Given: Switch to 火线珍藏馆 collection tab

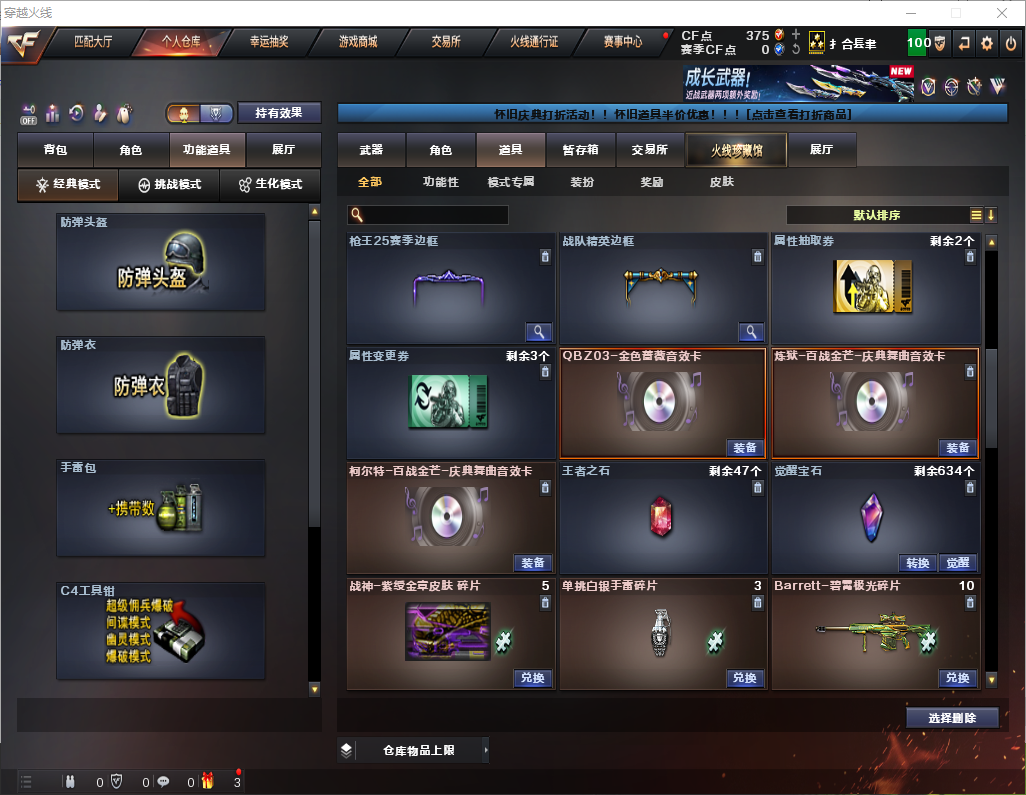Looking at the screenshot, I should click(x=736, y=150).
